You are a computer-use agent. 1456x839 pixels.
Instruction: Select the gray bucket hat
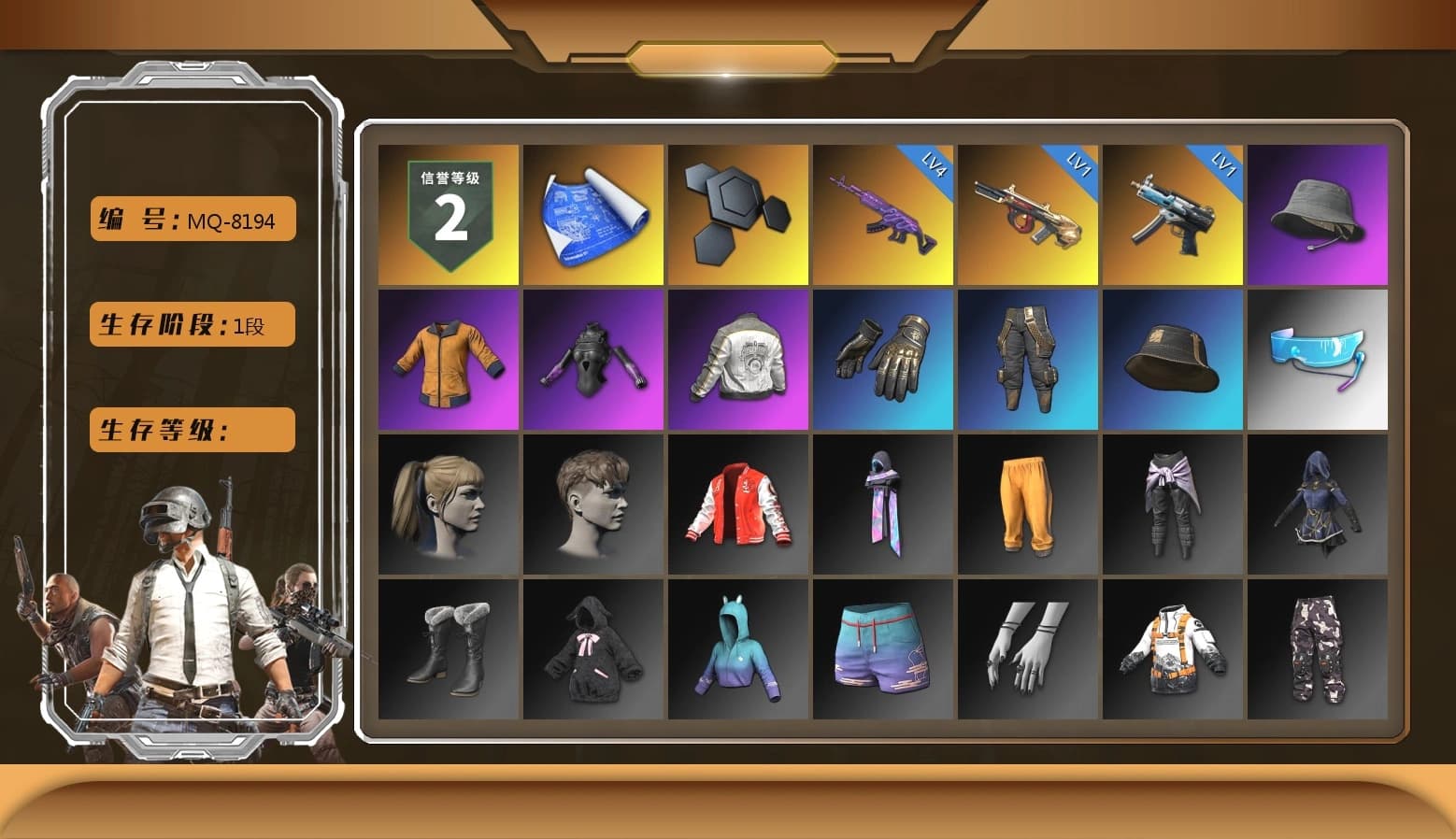pyautogui.click(x=1318, y=213)
